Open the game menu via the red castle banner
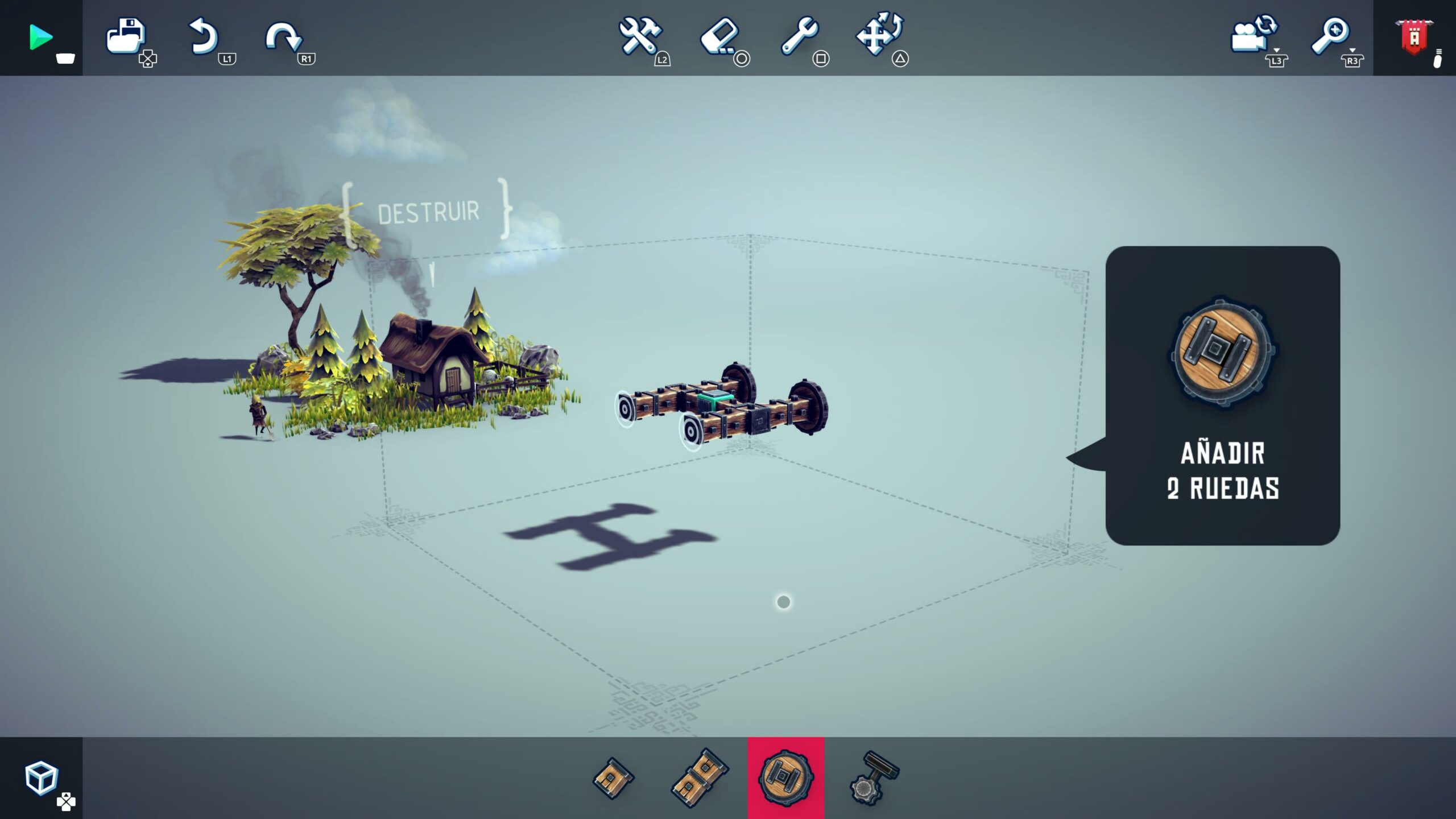1456x819 pixels. [1415, 36]
